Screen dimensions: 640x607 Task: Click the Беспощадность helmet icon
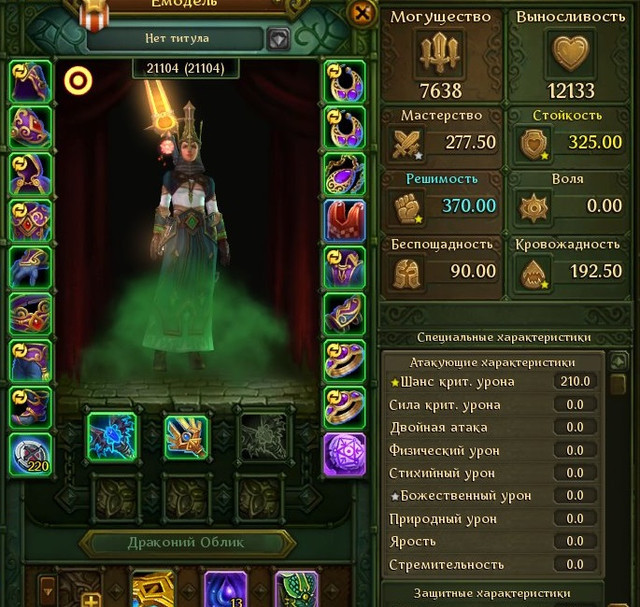click(409, 271)
